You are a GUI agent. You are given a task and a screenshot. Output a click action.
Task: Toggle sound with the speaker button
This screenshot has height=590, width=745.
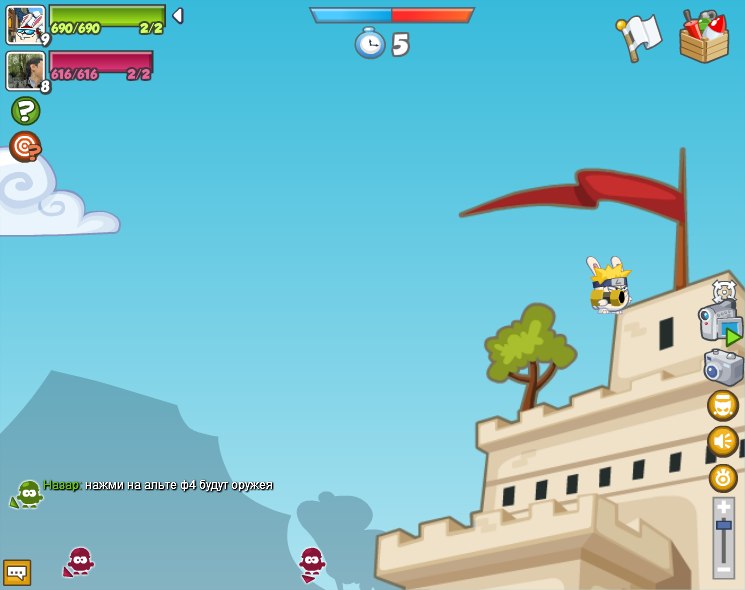tap(723, 441)
